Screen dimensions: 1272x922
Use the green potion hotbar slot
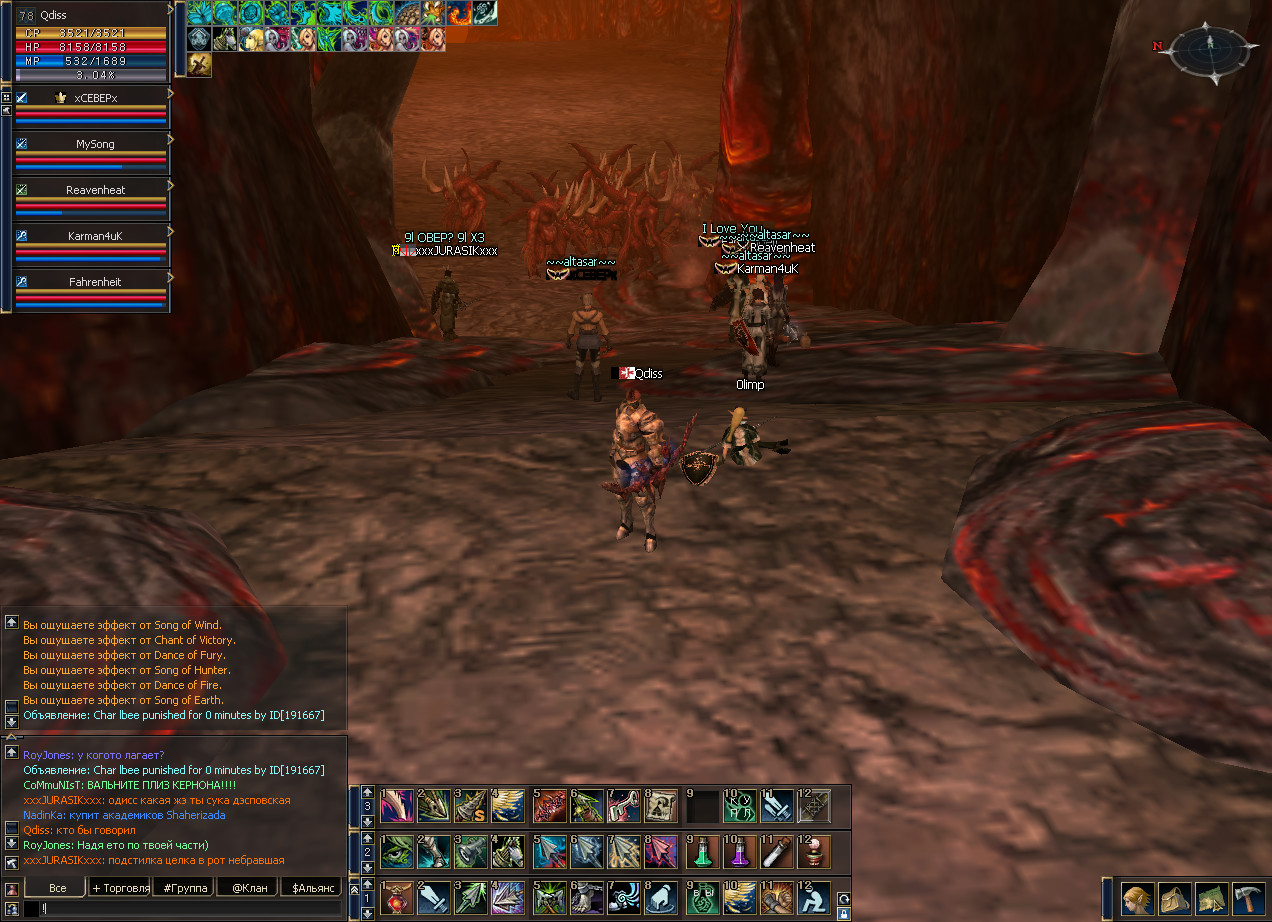click(703, 852)
